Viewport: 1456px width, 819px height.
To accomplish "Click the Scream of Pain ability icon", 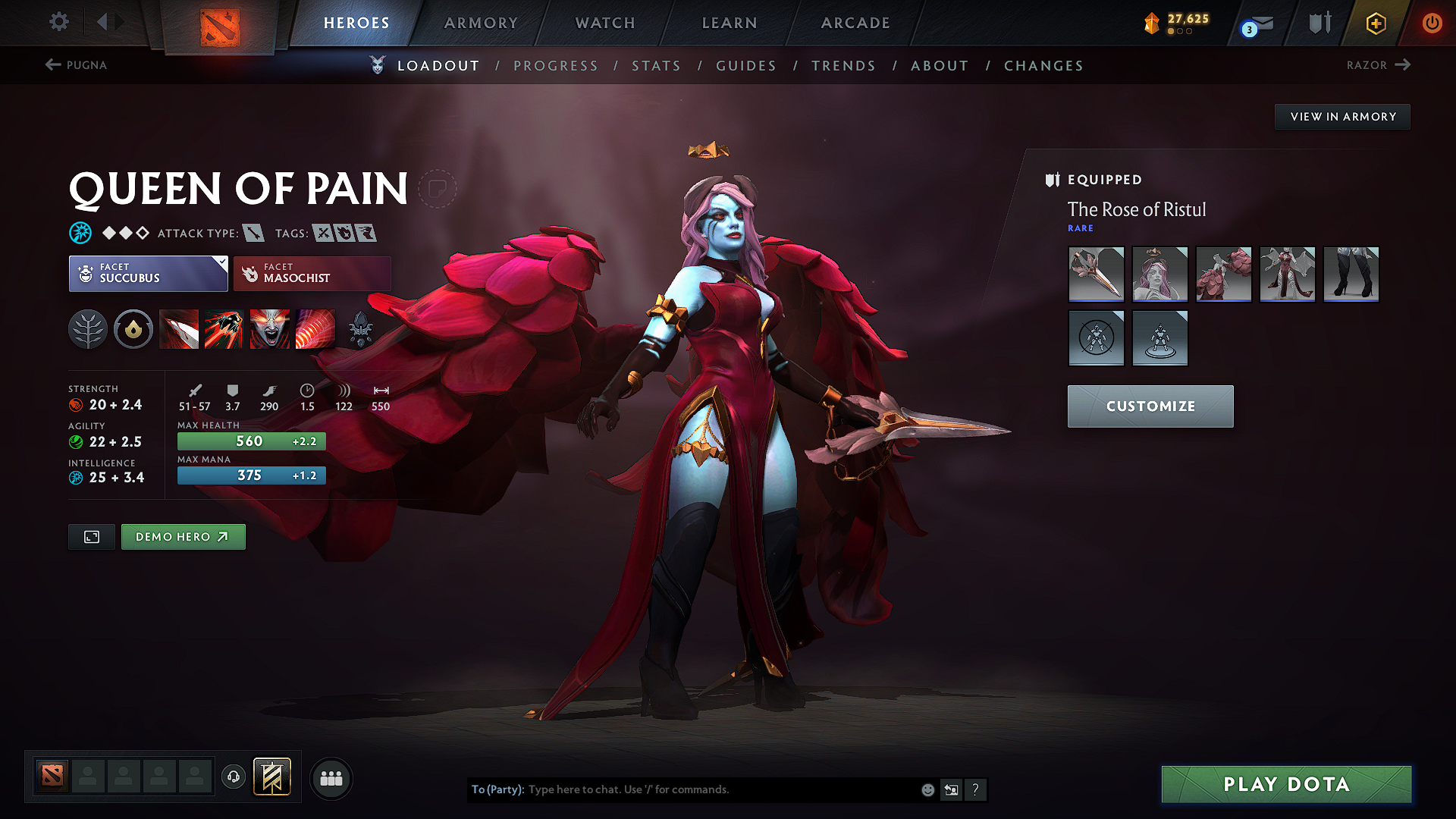I will click(270, 329).
